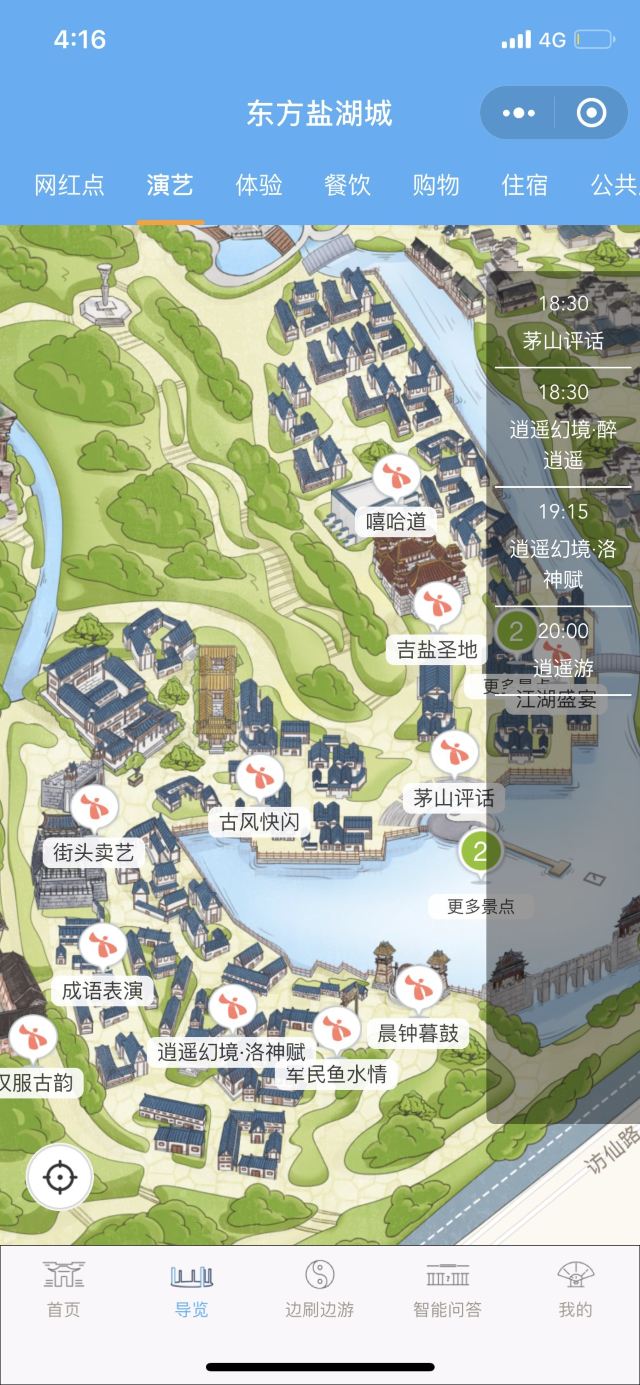640x1385 pixels.
Task: Select the 军民鱼水情 marker
Action: (x=336, y=1030)
